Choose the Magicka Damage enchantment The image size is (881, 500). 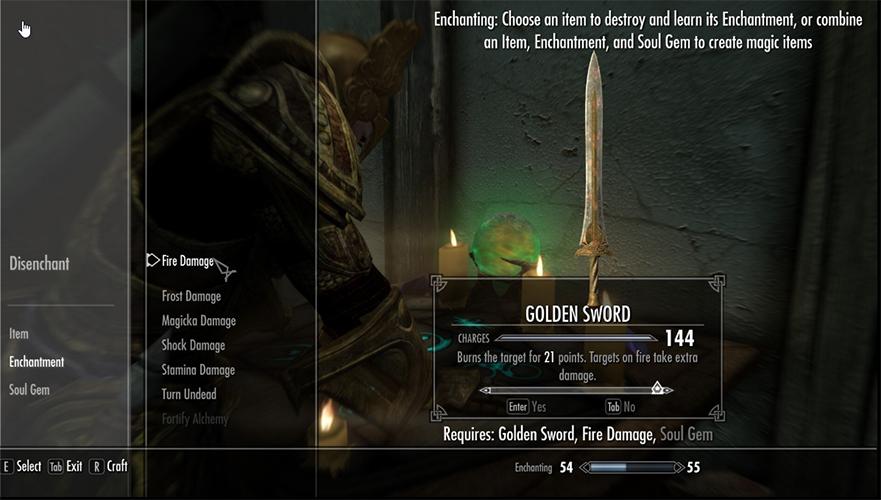pyautogui.click(x=198, y=321)
